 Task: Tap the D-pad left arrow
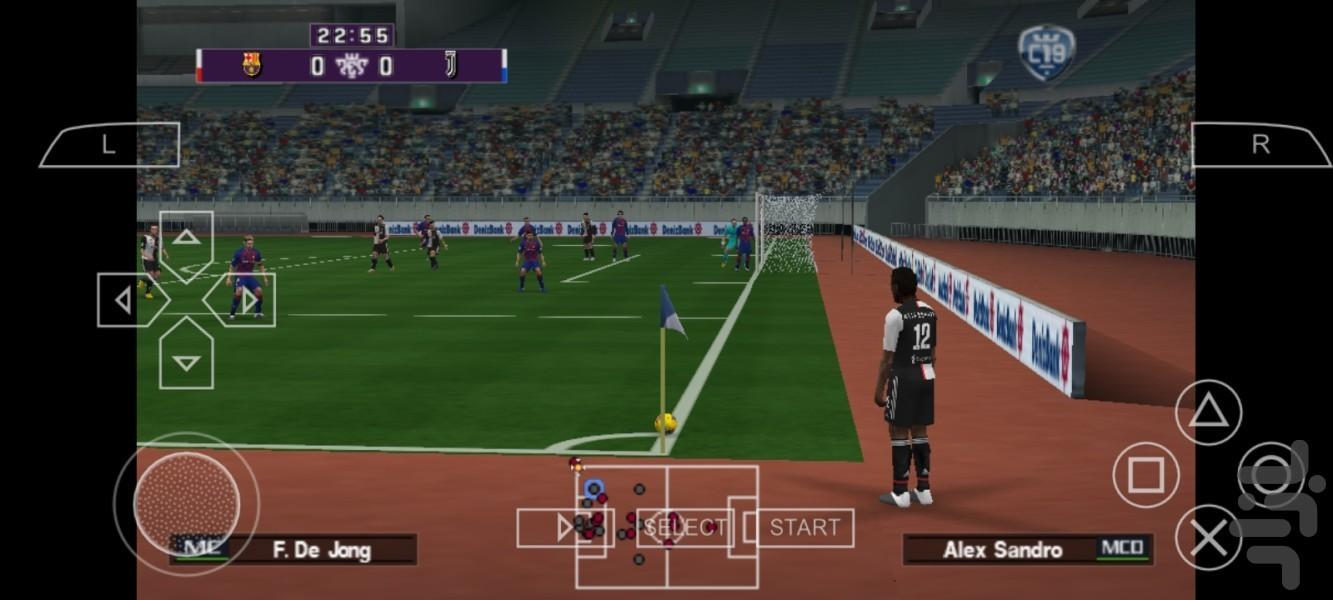click(x=127, y=300)
